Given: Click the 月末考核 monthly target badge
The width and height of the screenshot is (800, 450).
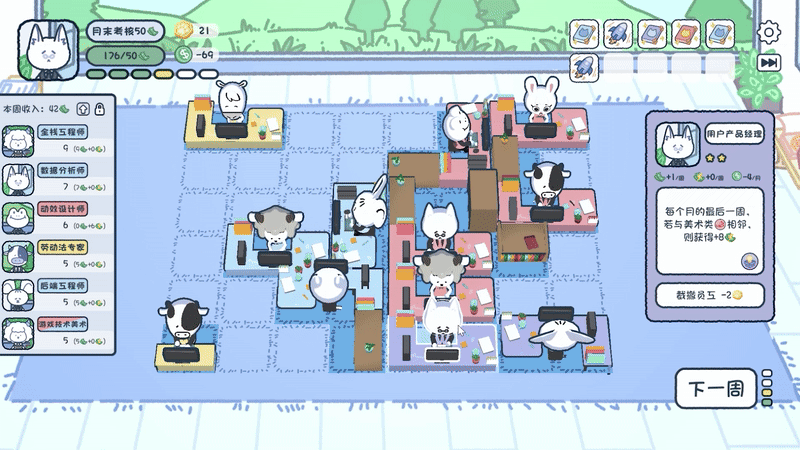Looking at the screenshot, I should (x=125, y=32).
